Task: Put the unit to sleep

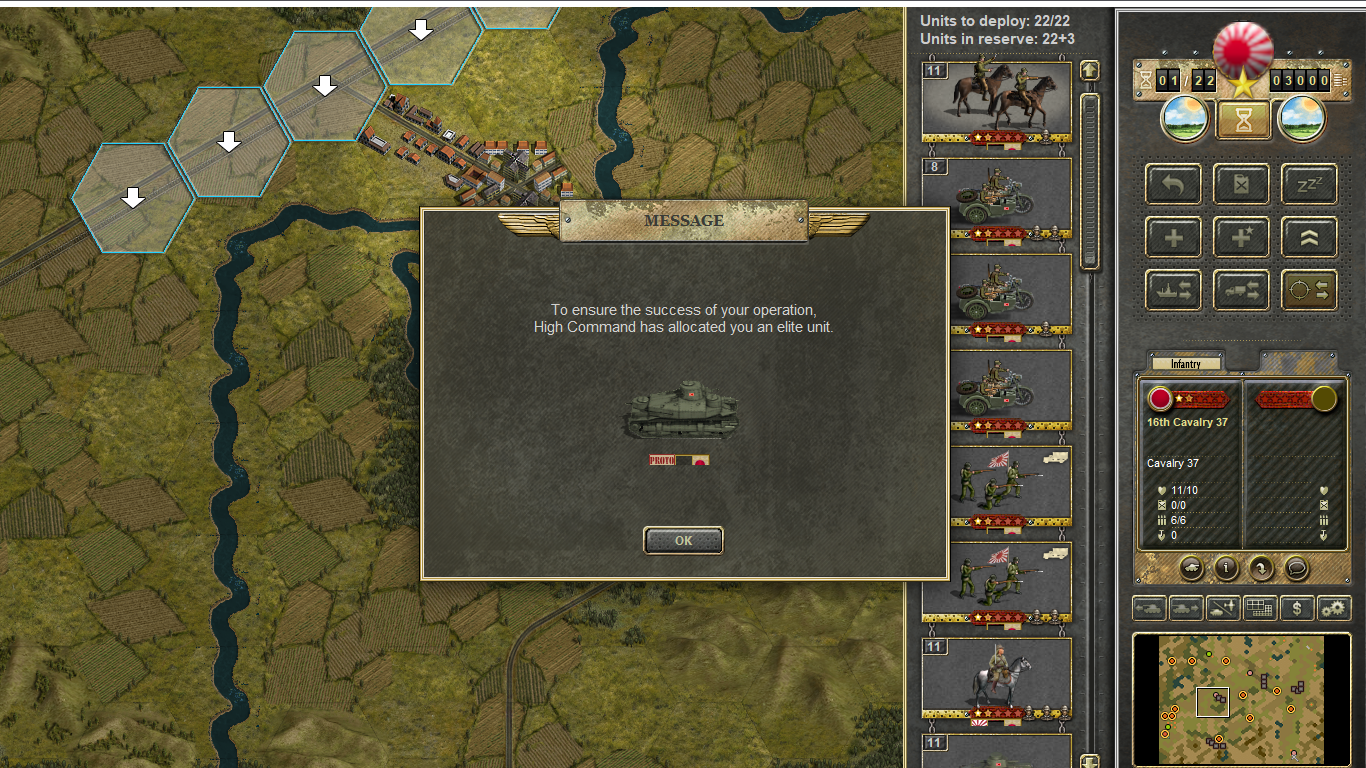Action: coord(1309,185)
